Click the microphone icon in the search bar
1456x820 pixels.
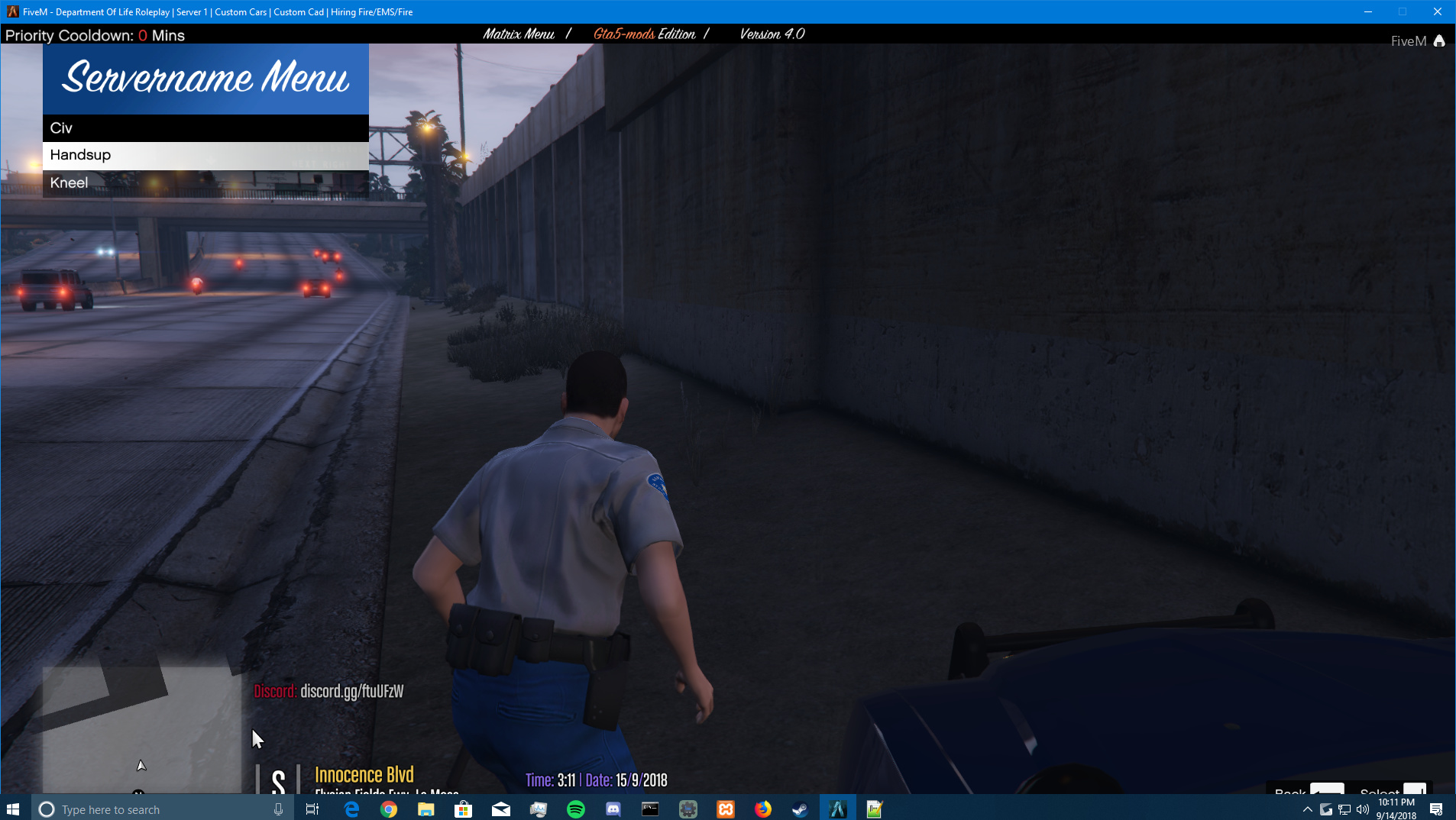[x=280, y=809]
